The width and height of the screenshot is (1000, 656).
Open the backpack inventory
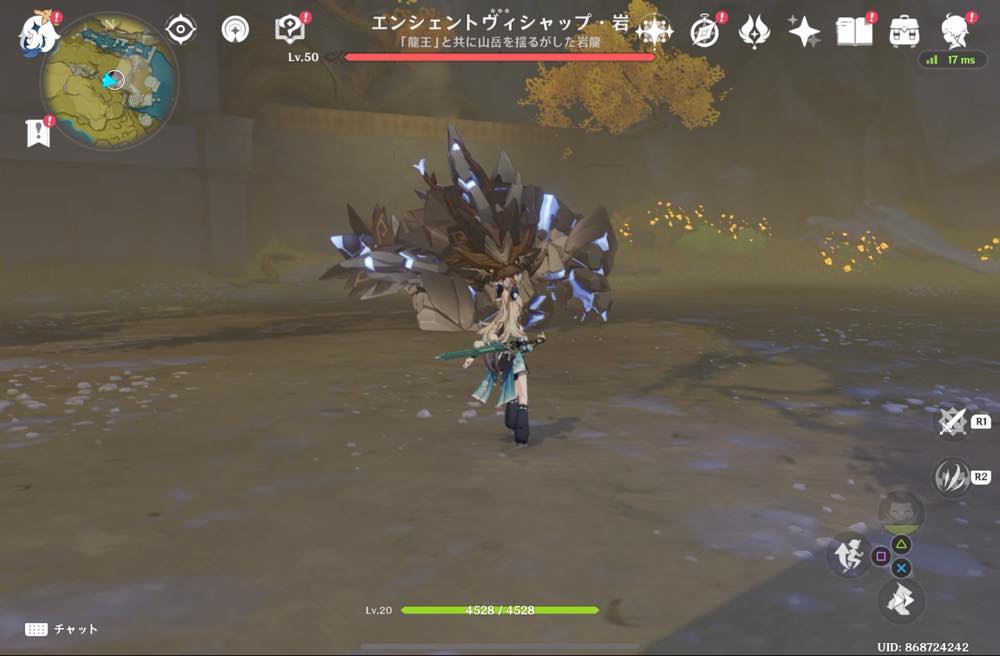pyautogui.click(x=904, y=31)
